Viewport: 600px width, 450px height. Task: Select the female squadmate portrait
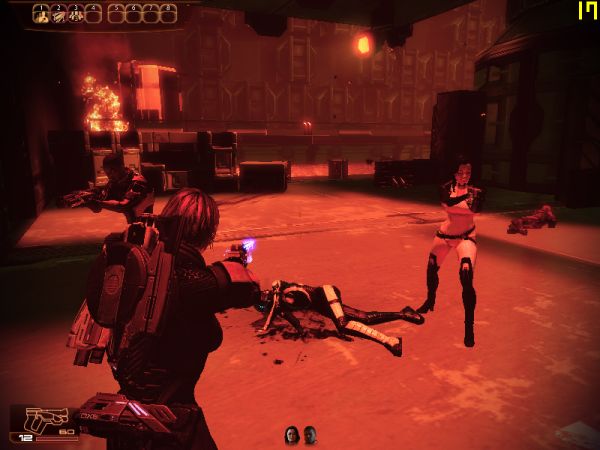click(292, 434)
